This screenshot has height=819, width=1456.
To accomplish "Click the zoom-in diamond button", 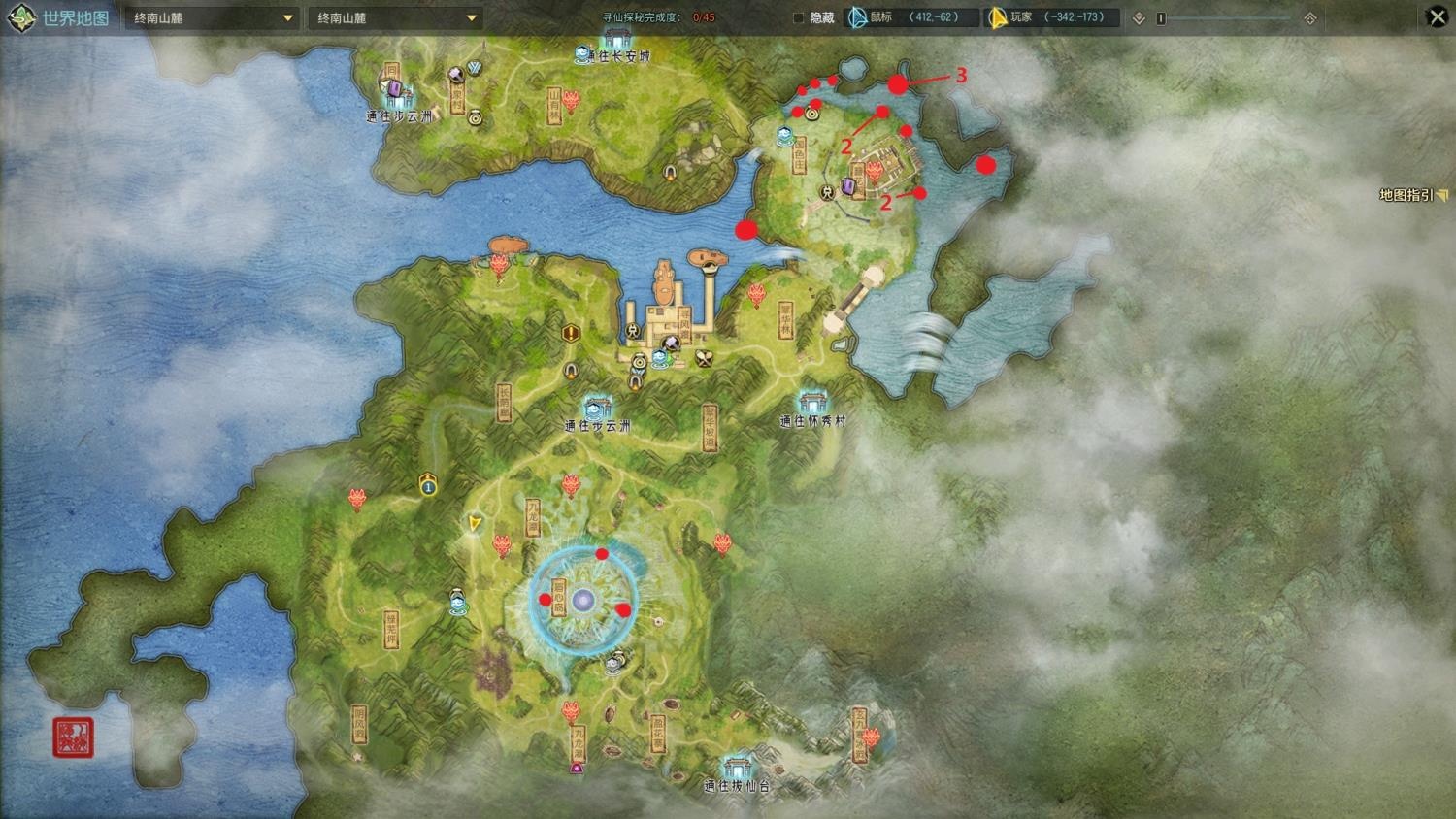I will (x=1309, y=18).
